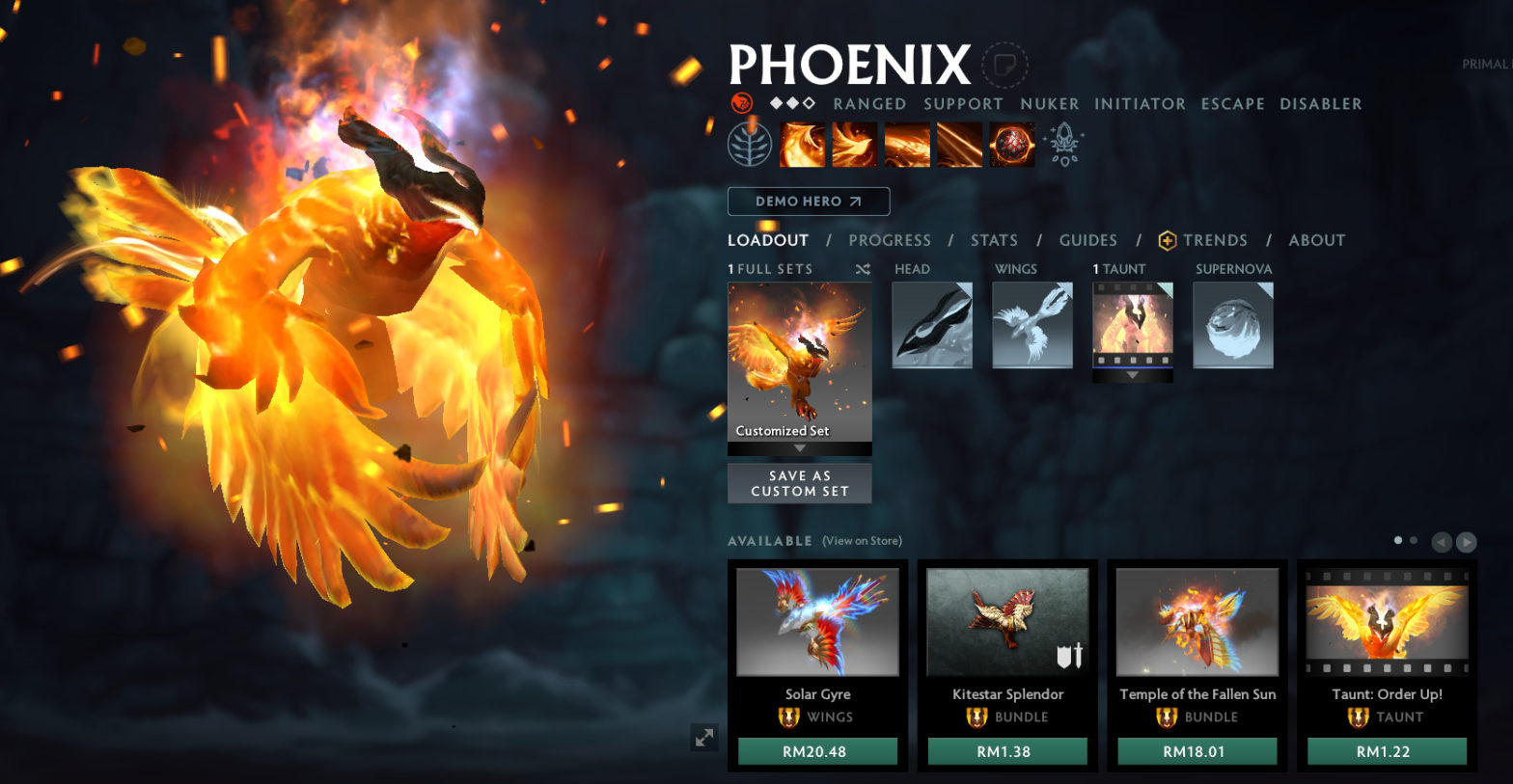This screenshot has width=1513, height=784.
Task: Switch to the STATS tab
Action: pos(994,240)
